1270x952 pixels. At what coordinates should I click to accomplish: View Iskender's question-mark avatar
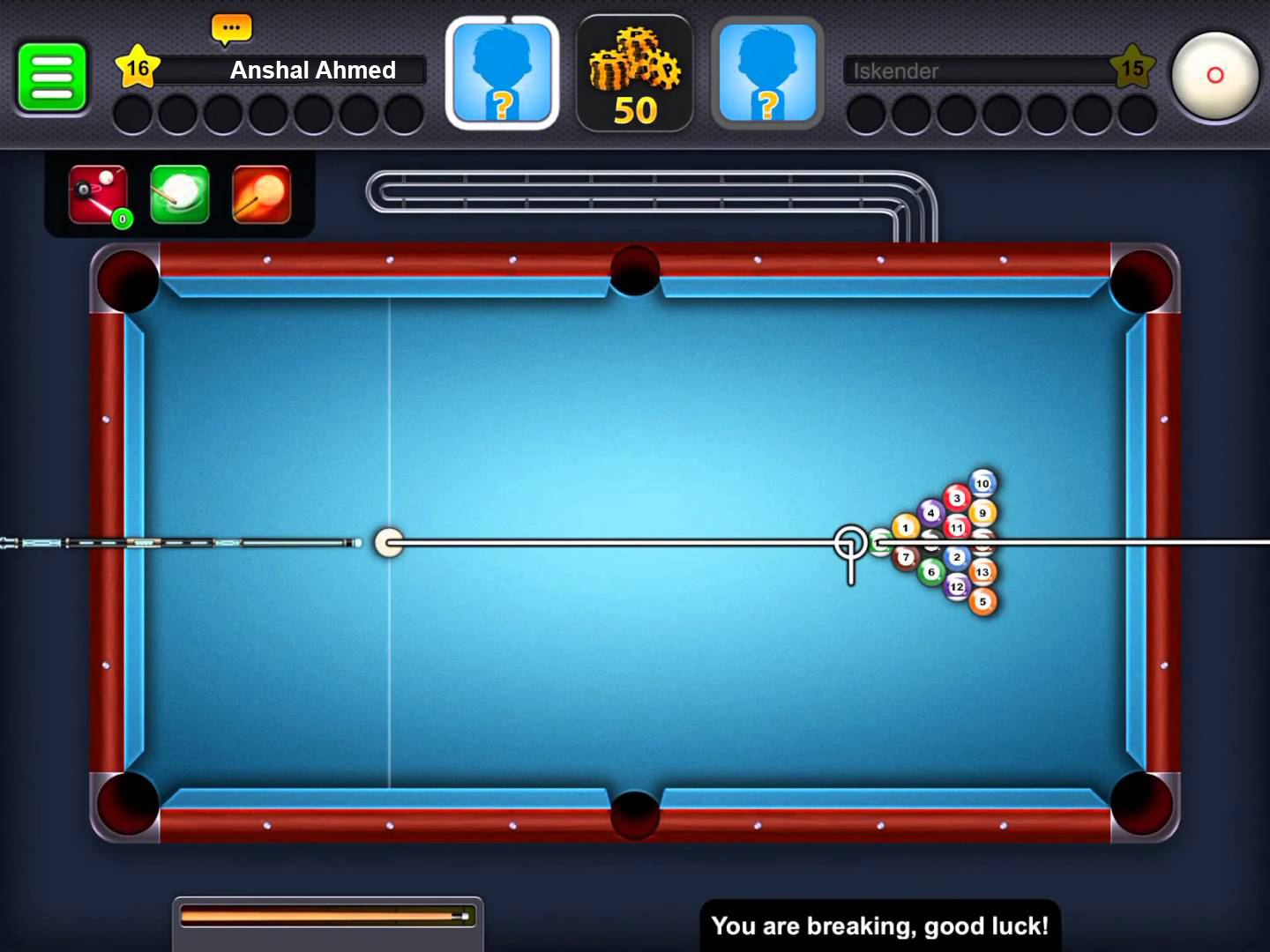[766, 73]
